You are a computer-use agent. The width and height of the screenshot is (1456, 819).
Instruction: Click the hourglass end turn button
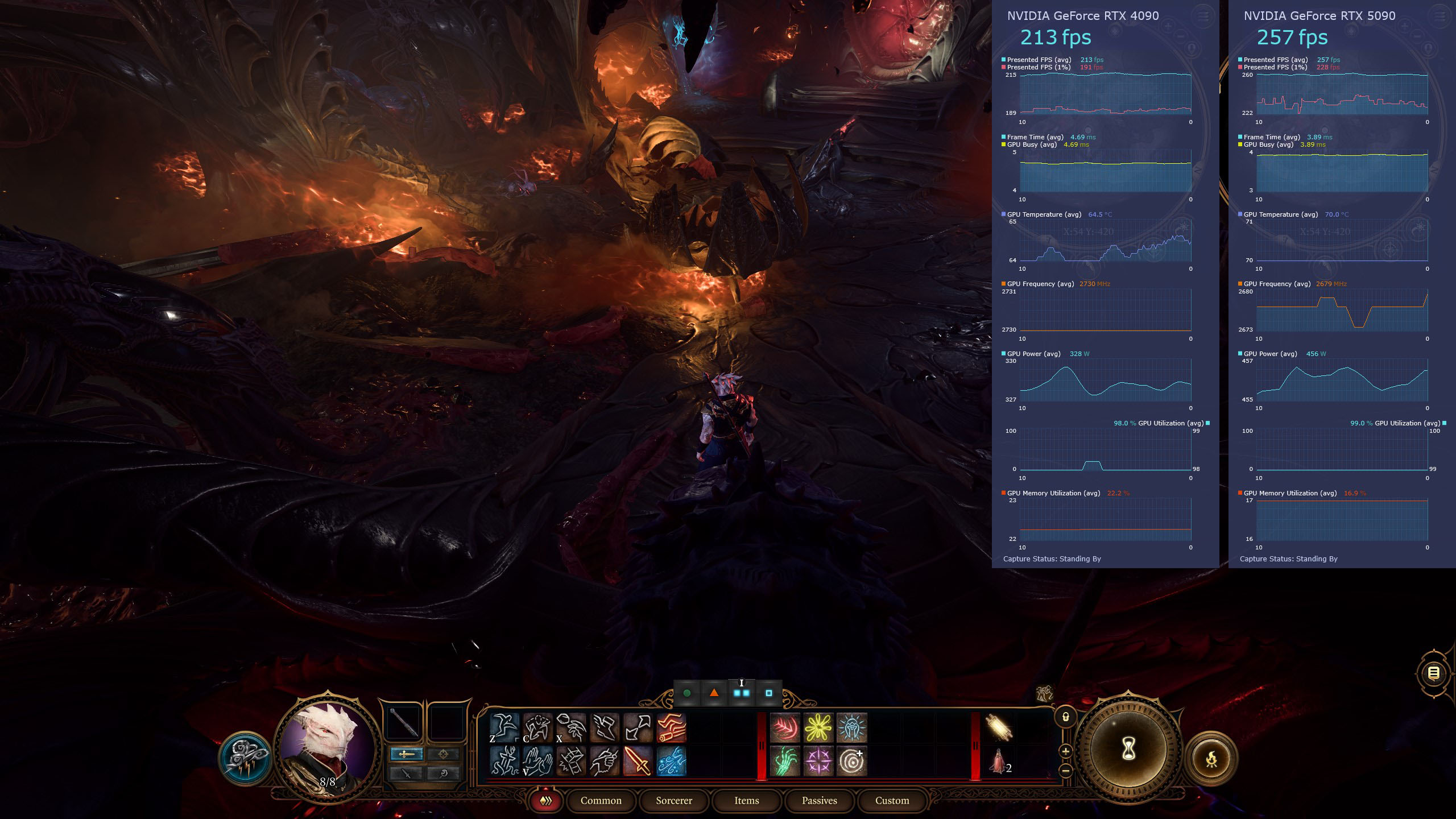(x=1128, y=751)
